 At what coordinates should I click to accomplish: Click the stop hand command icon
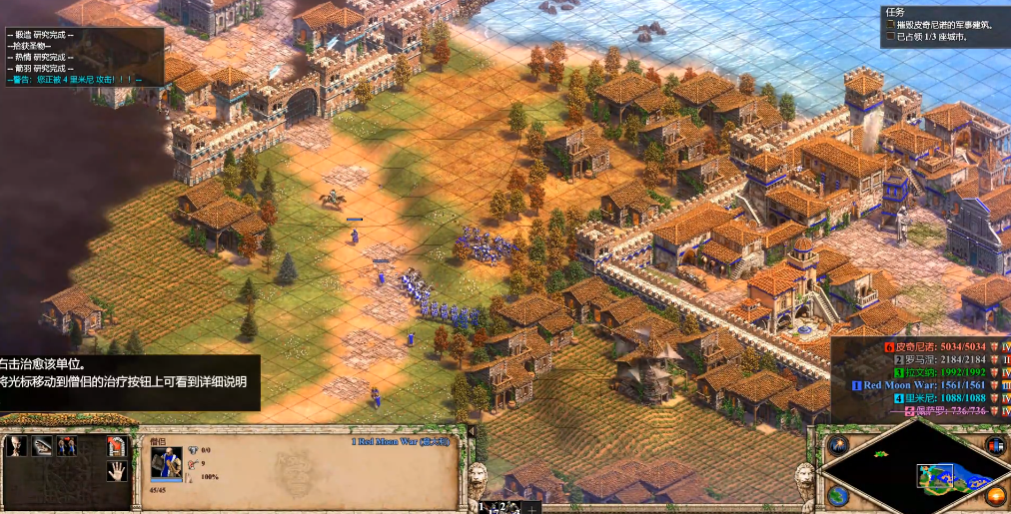point(117,472)
